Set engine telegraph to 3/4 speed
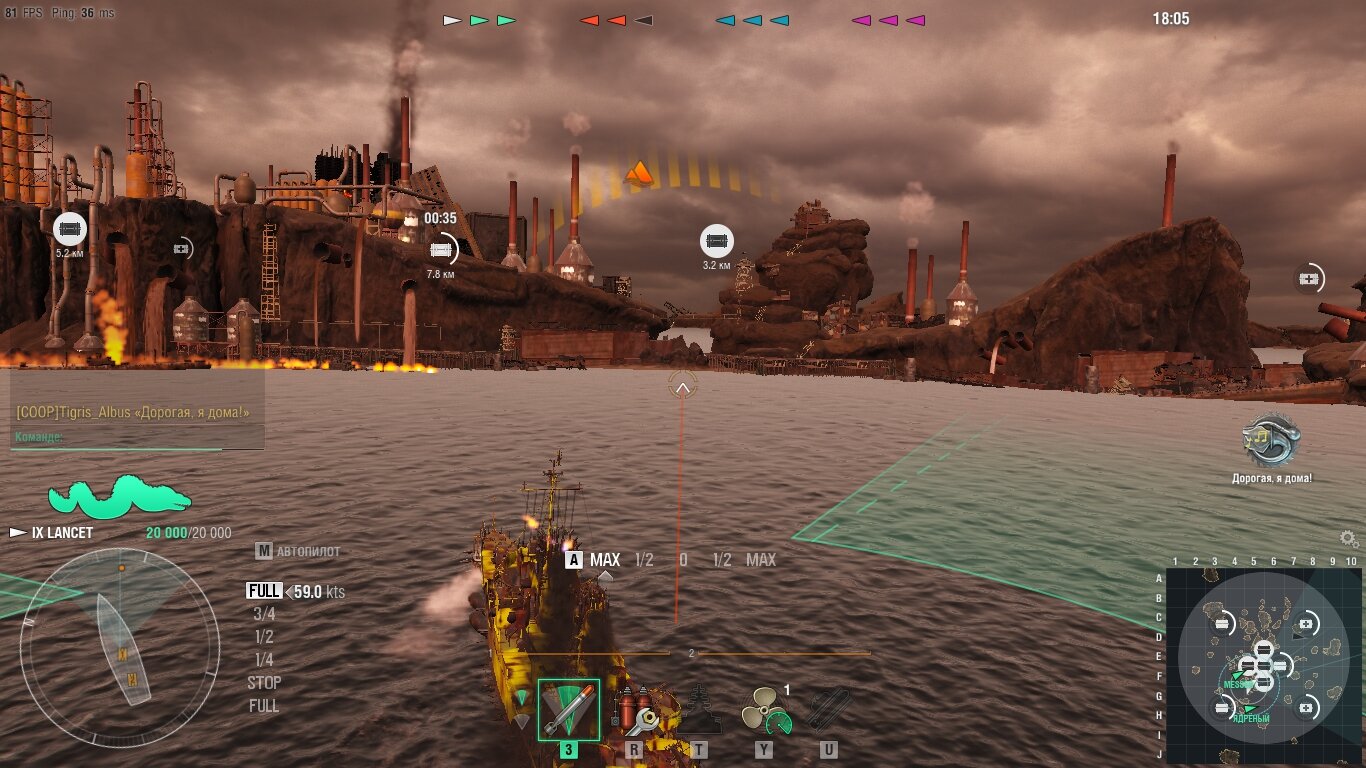This screenshot has height=768, width=1366. click(264, 614)
